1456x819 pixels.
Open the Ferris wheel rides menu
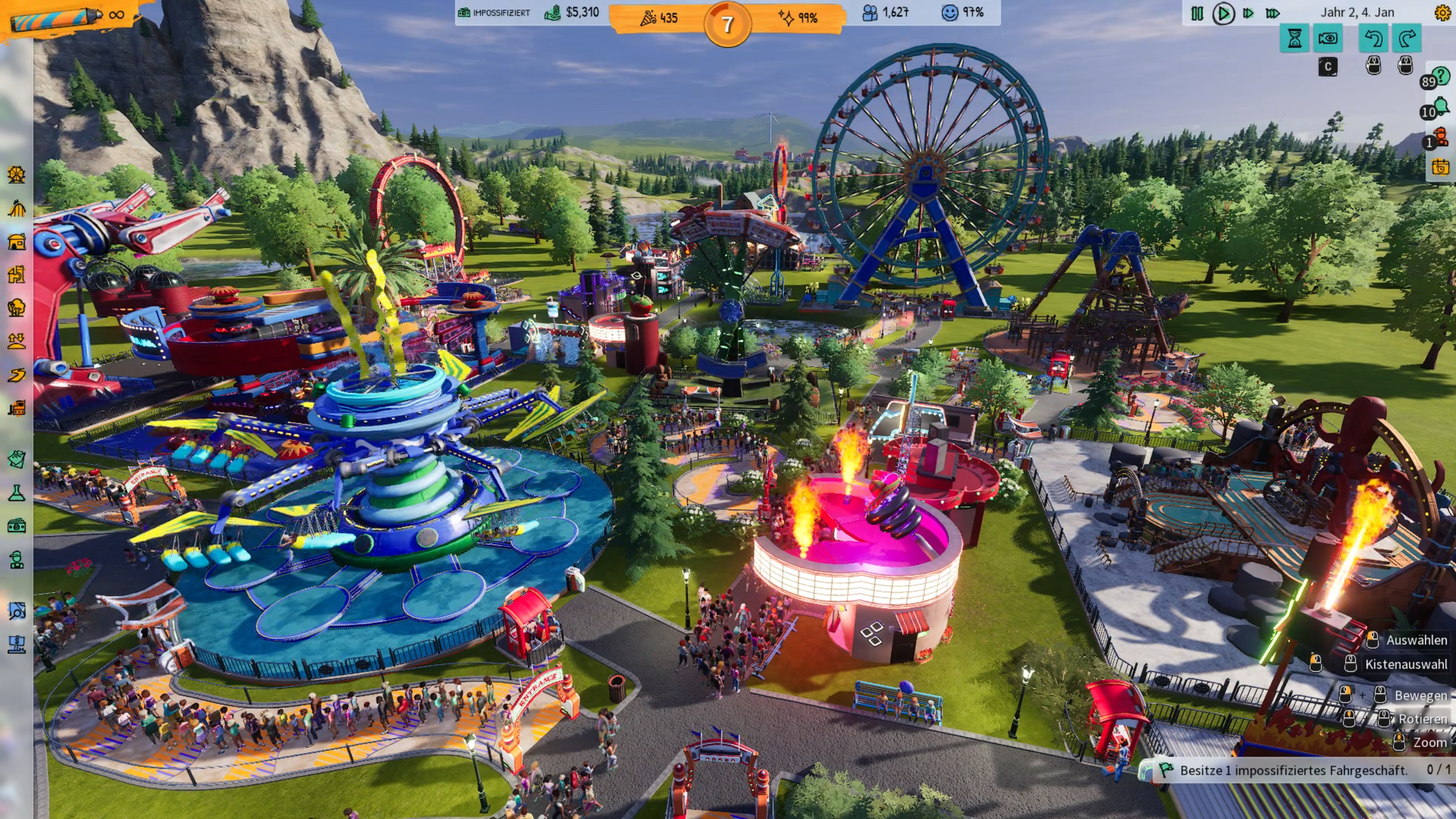[16, 175]
